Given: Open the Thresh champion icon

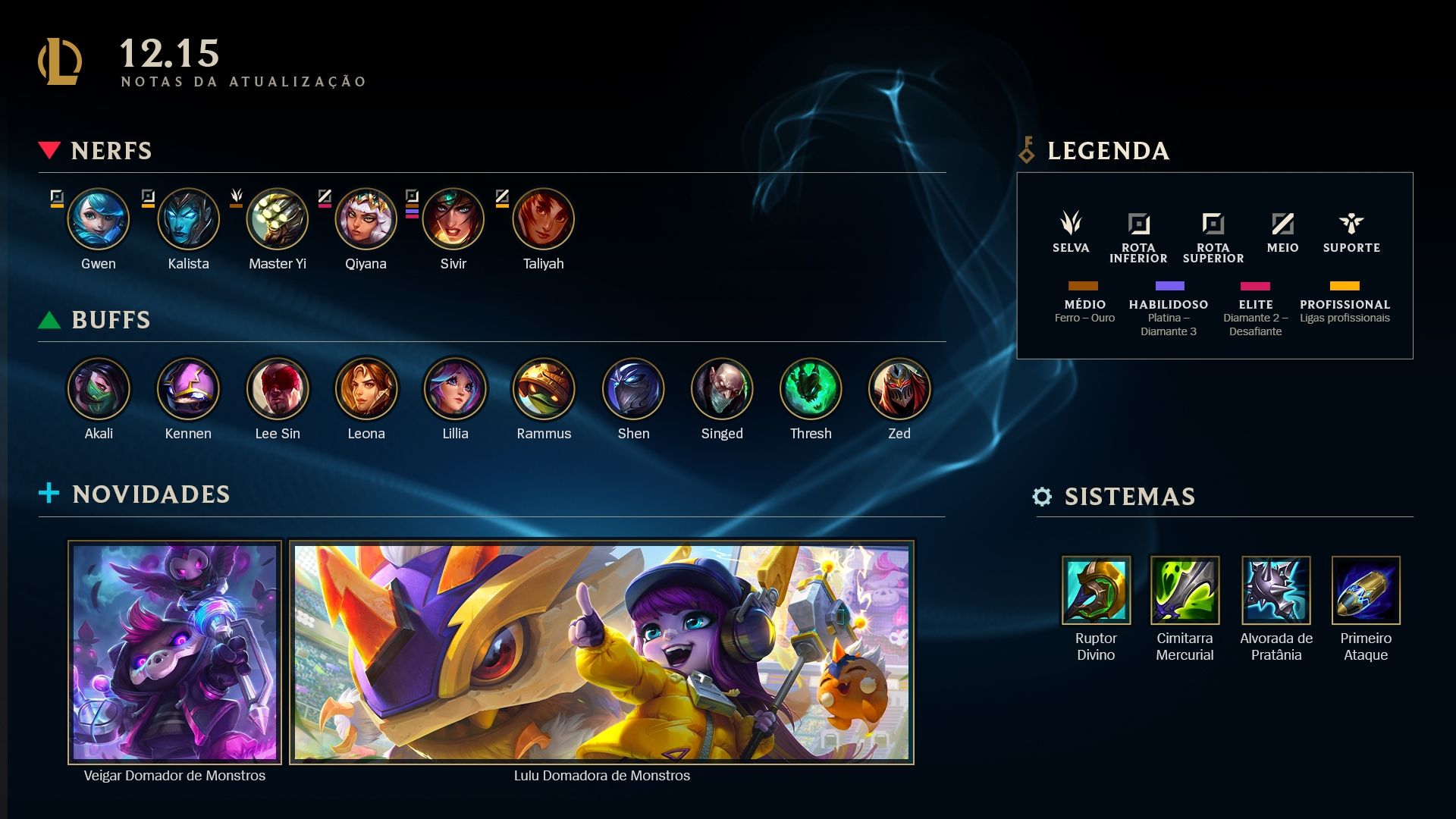Looking at the screenshot, I should point(811,389).
